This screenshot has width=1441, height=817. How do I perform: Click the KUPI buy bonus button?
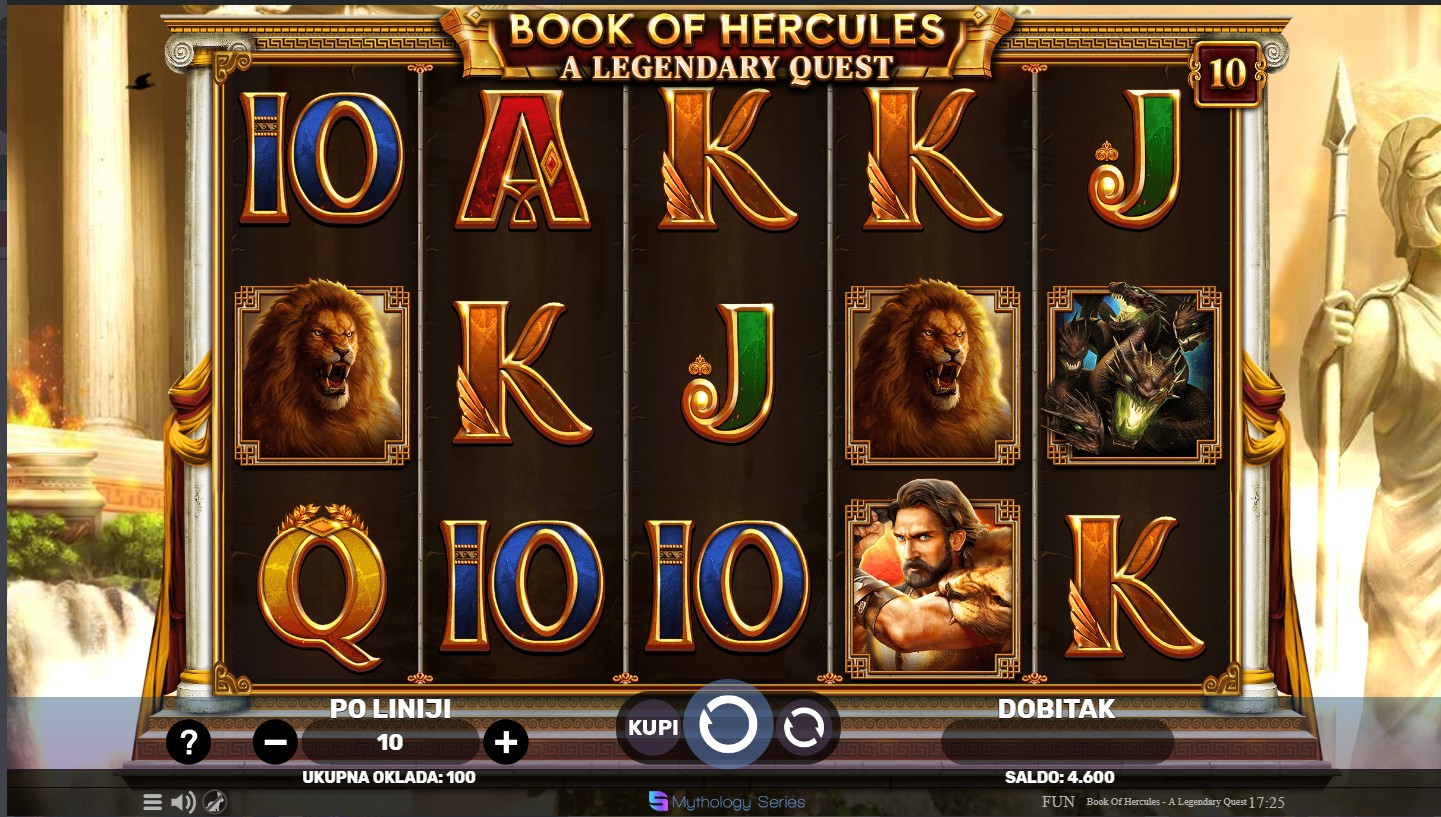[653, 727]
